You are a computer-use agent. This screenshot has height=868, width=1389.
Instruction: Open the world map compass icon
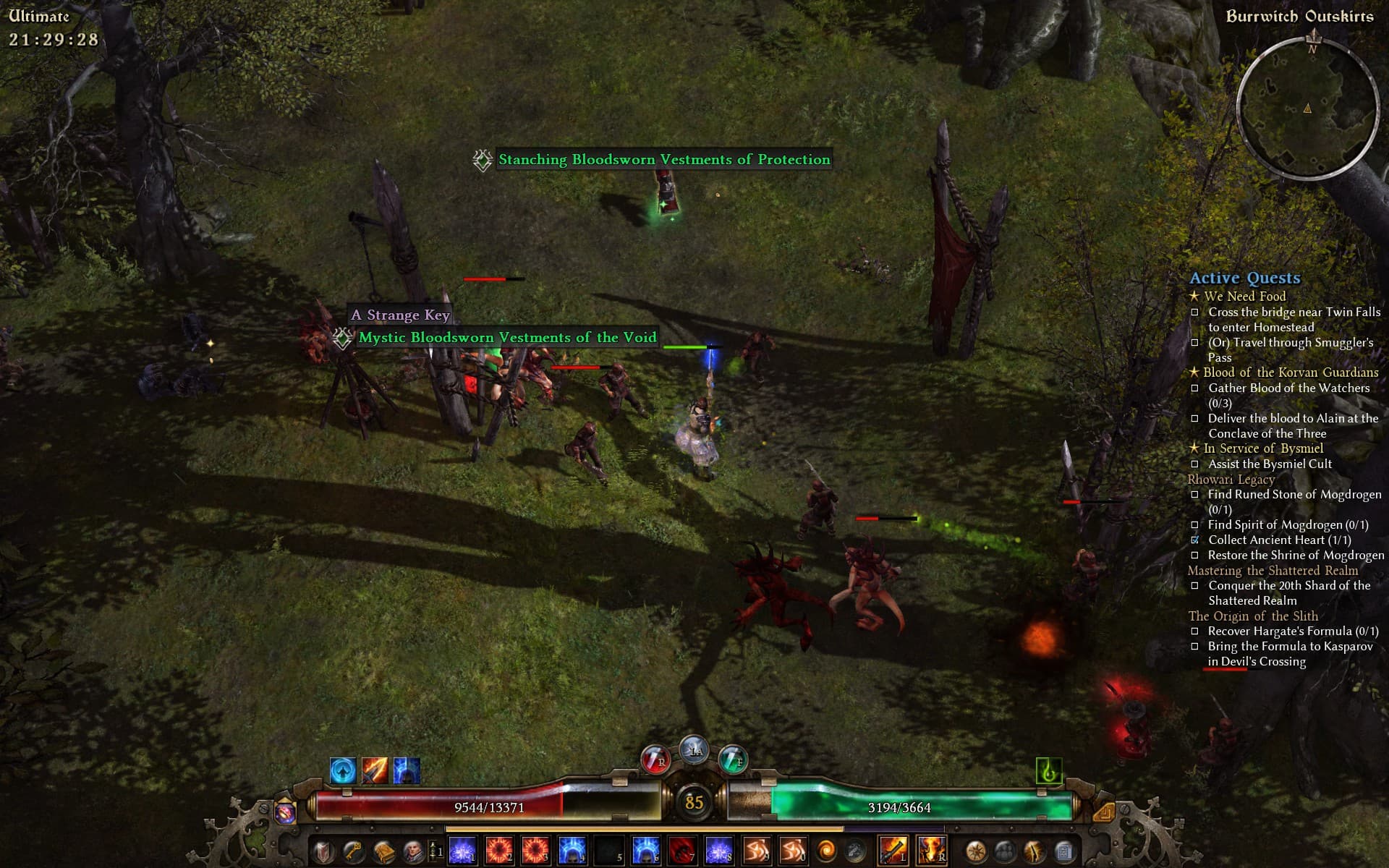976,851
